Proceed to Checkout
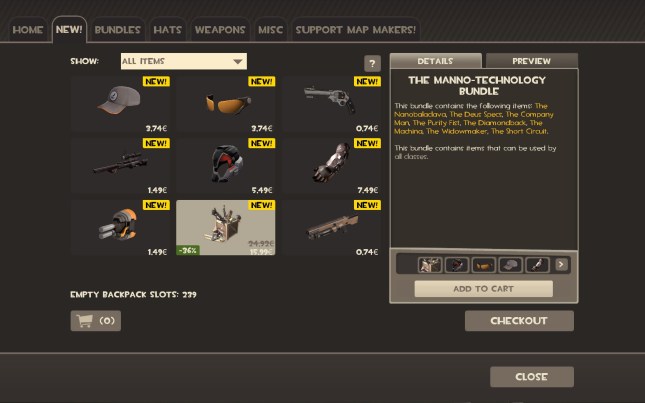The width and height of the screenshot is (645, 403). pos(519,321)
